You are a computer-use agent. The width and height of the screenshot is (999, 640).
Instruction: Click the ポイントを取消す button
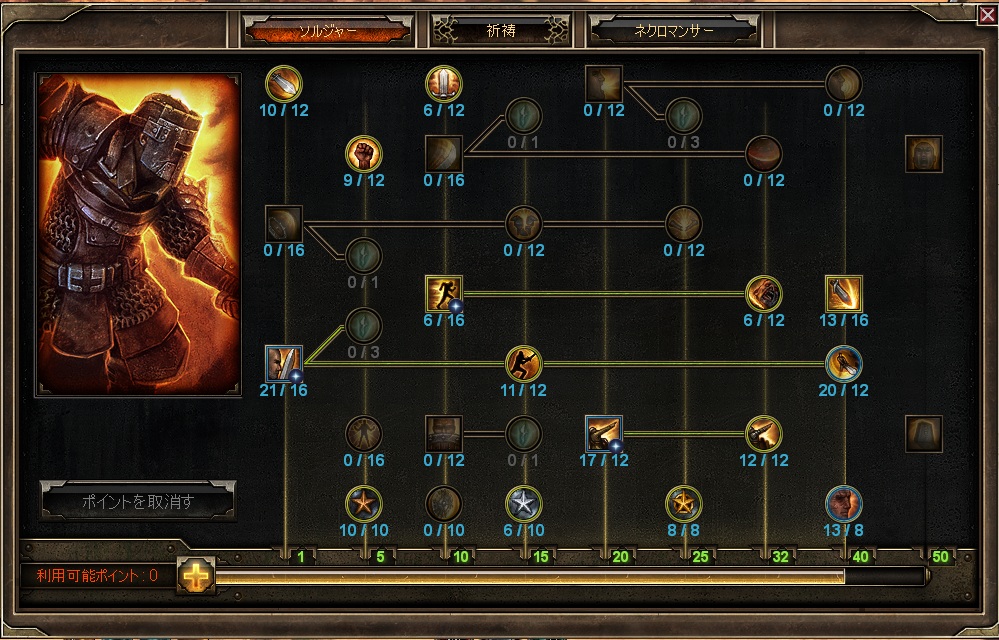137,503
